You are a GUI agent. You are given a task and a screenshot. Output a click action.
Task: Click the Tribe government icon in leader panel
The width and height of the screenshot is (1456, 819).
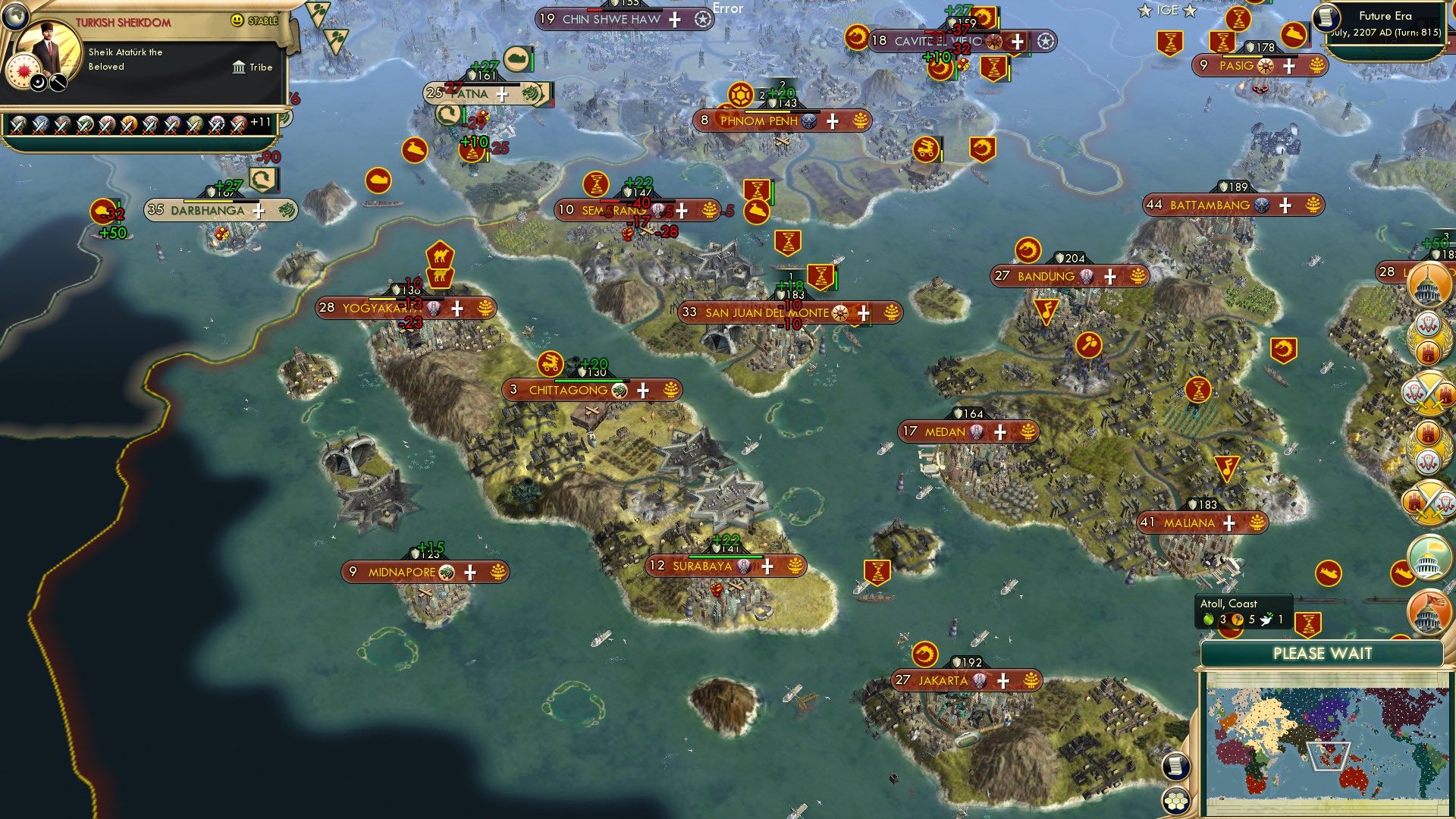point(237,67)
